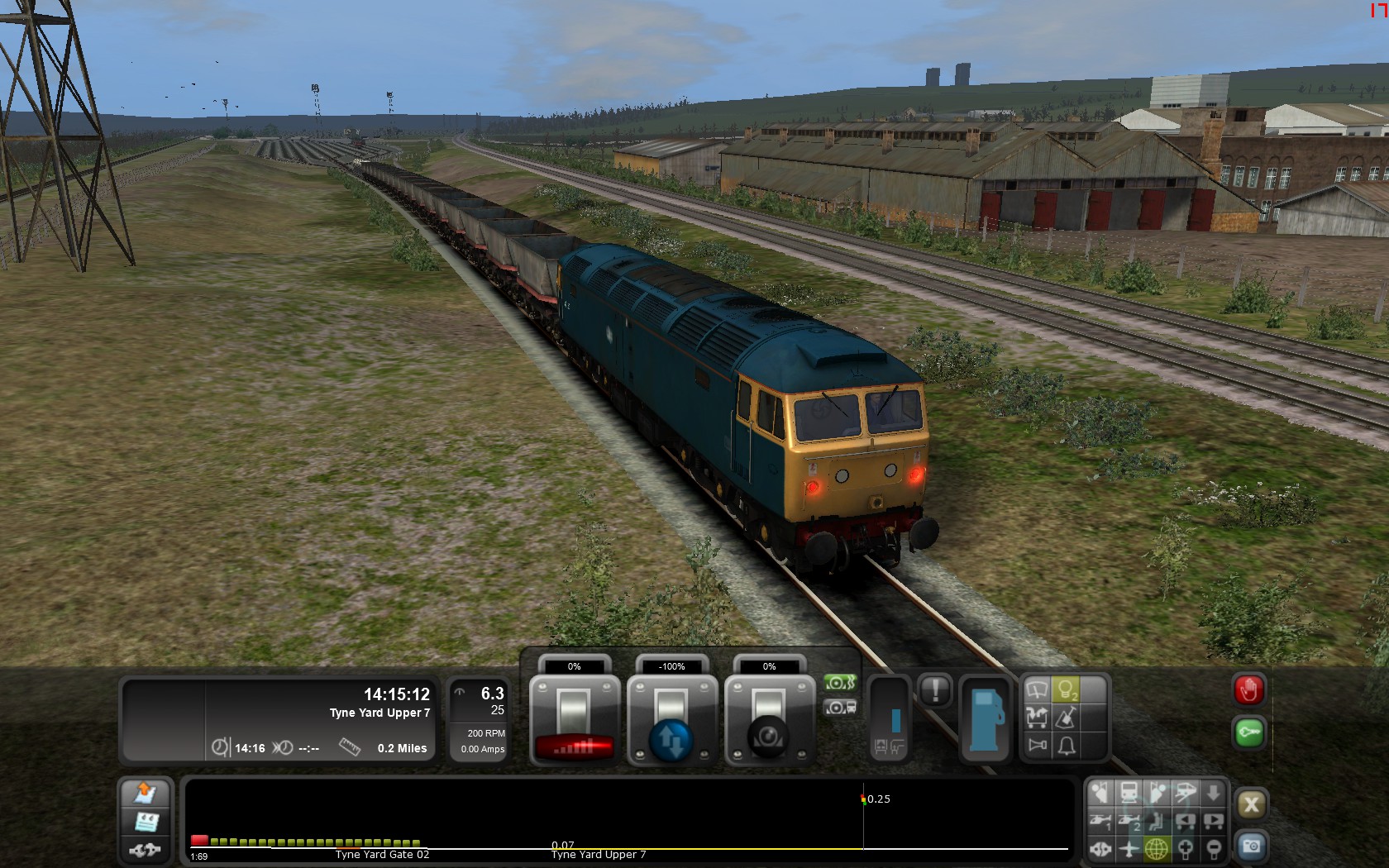Screen dimensions: 1389x868
Task: Ring the bell icon
Action: 1067,746
